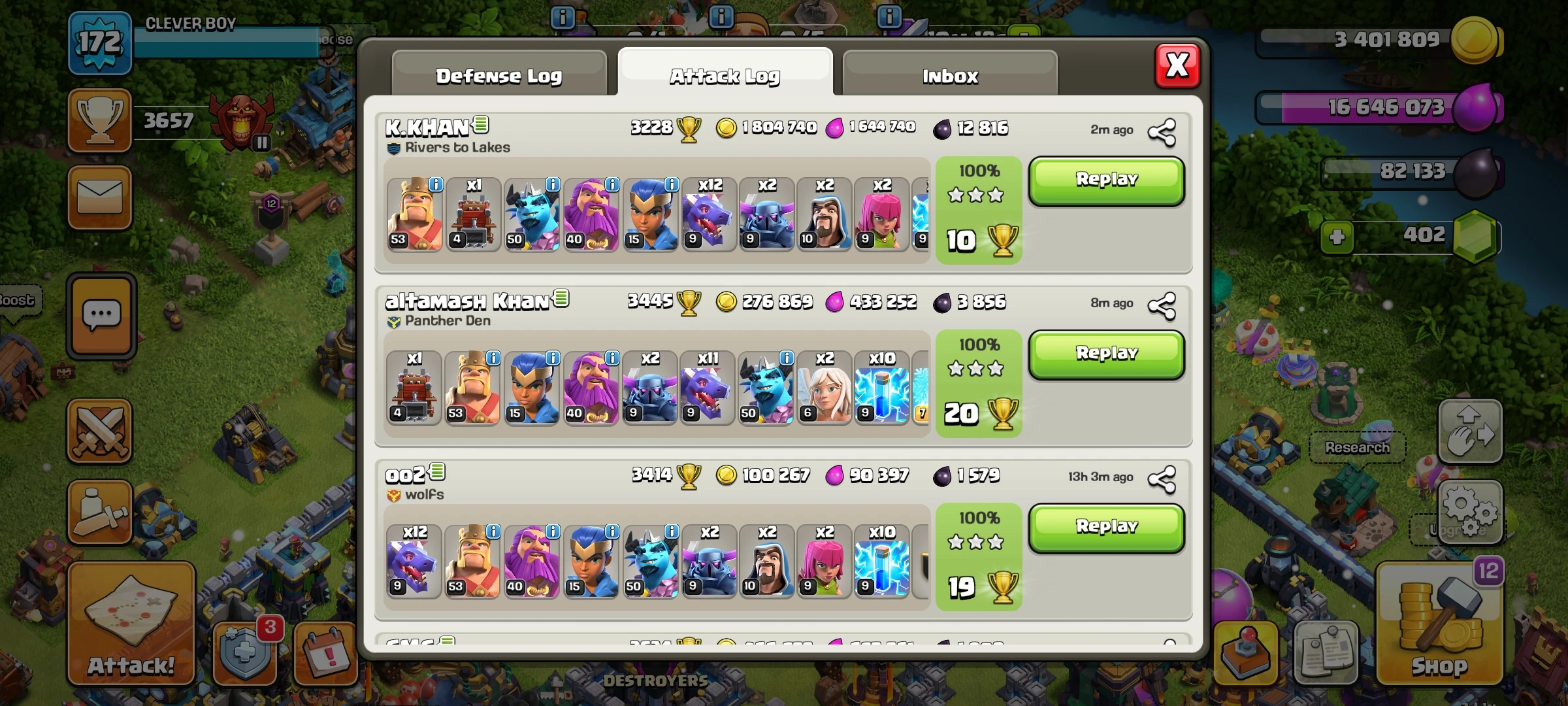Select the dragon troop thumbnail in oo2 log
This screenshot has width=1568, height=706.
pos(415,562)
